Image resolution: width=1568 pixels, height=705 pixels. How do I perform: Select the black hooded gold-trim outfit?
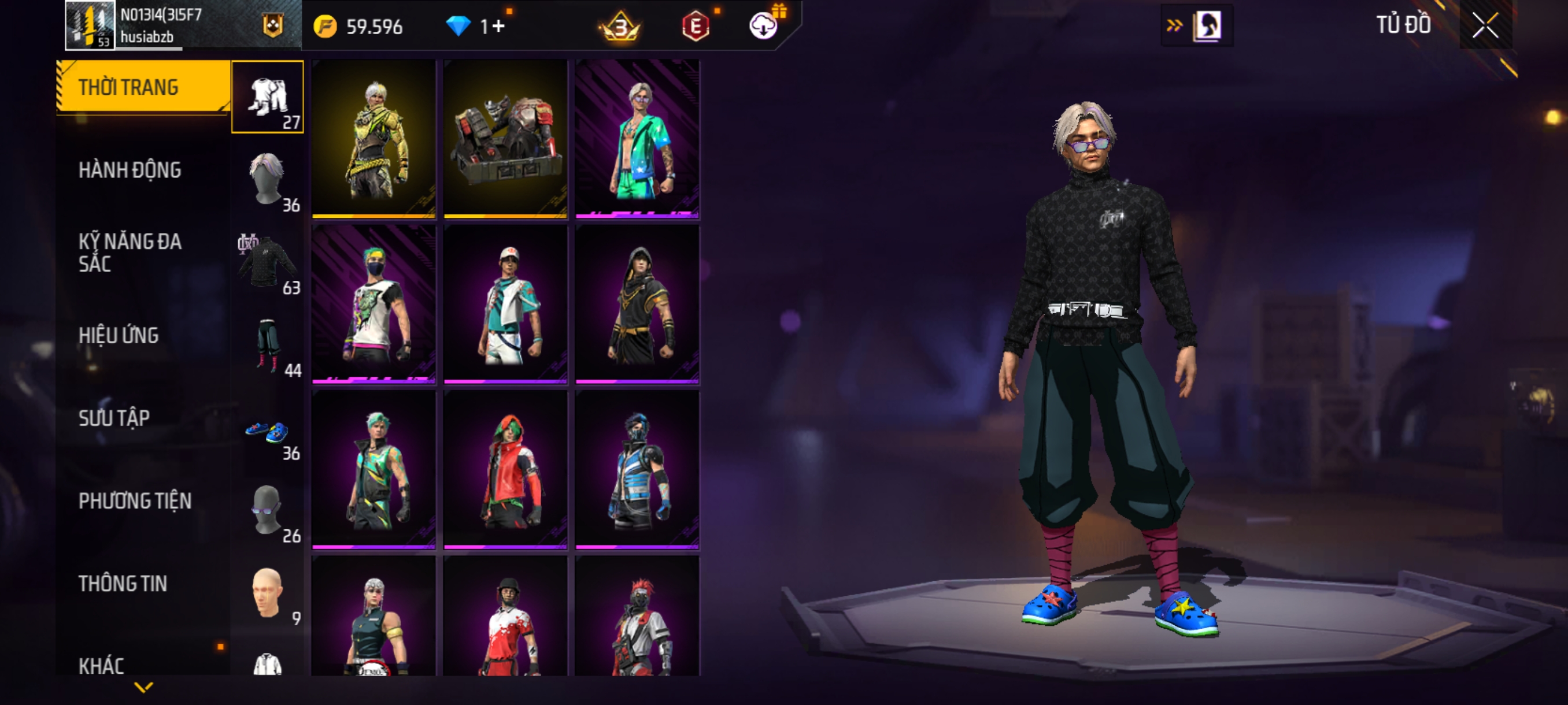pos(637,304)
